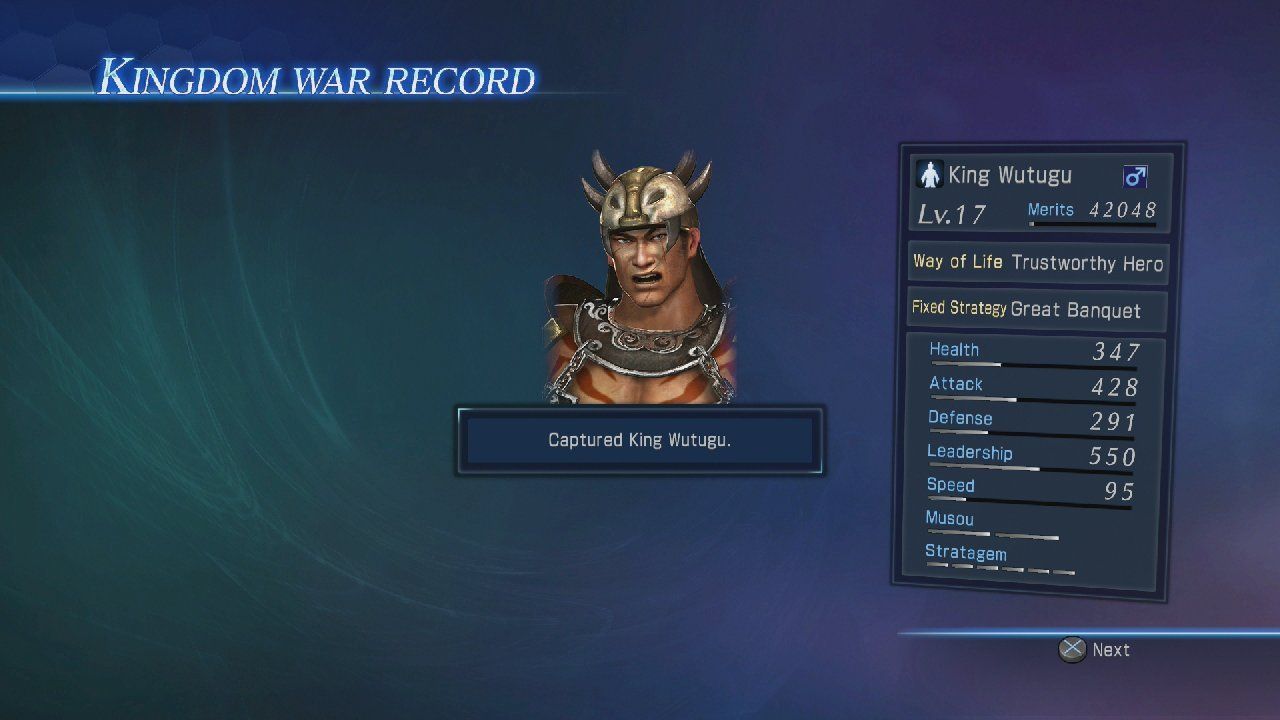
Task: Select the Leadership stat label
Action: pyautogui.click(x=969, y=452)
